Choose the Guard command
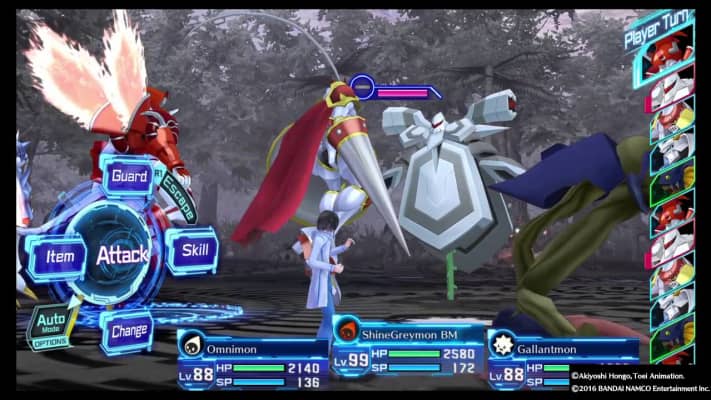Screen dimensions: 711x400 click(x=129, y=176)
